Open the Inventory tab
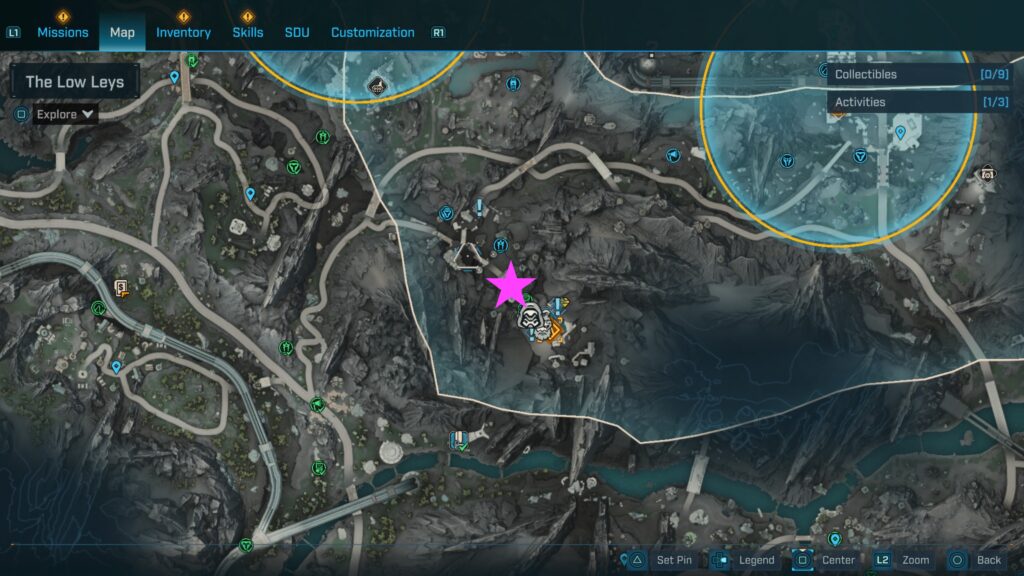1024x576 pixels. 183,32
